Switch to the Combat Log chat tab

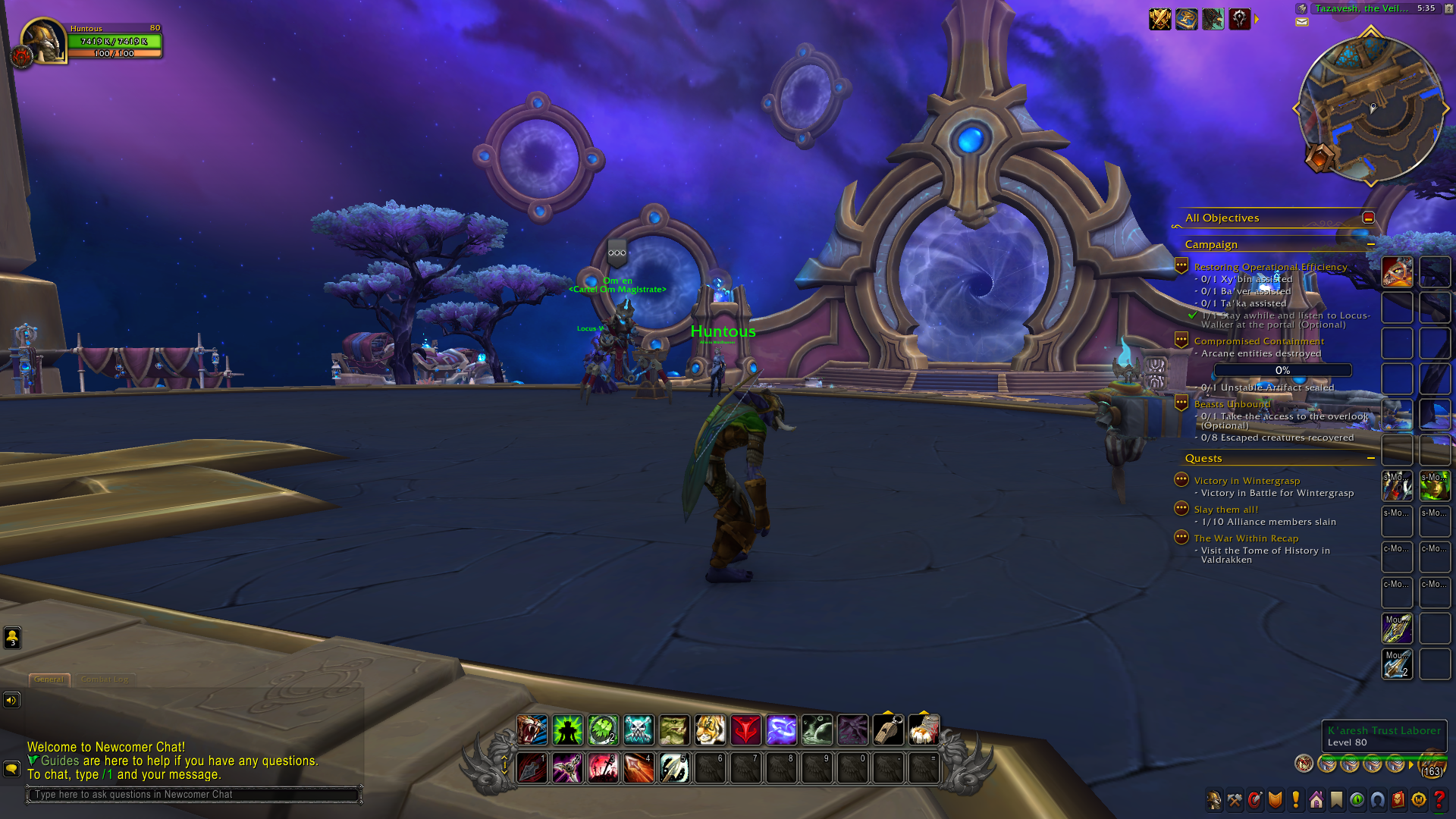click(105, 679)
